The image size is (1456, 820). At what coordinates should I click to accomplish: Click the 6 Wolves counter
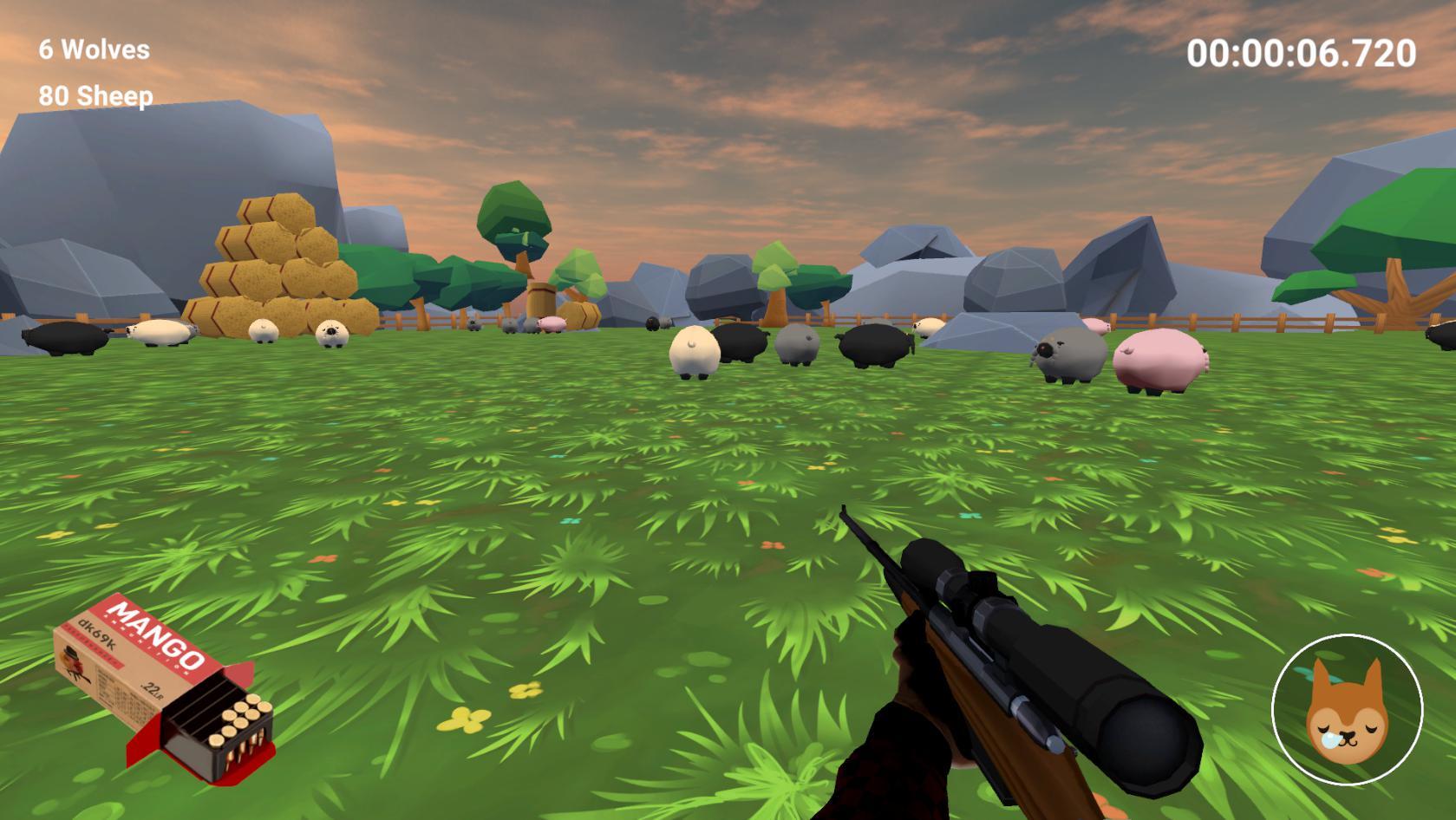click(x=89, y=50)
